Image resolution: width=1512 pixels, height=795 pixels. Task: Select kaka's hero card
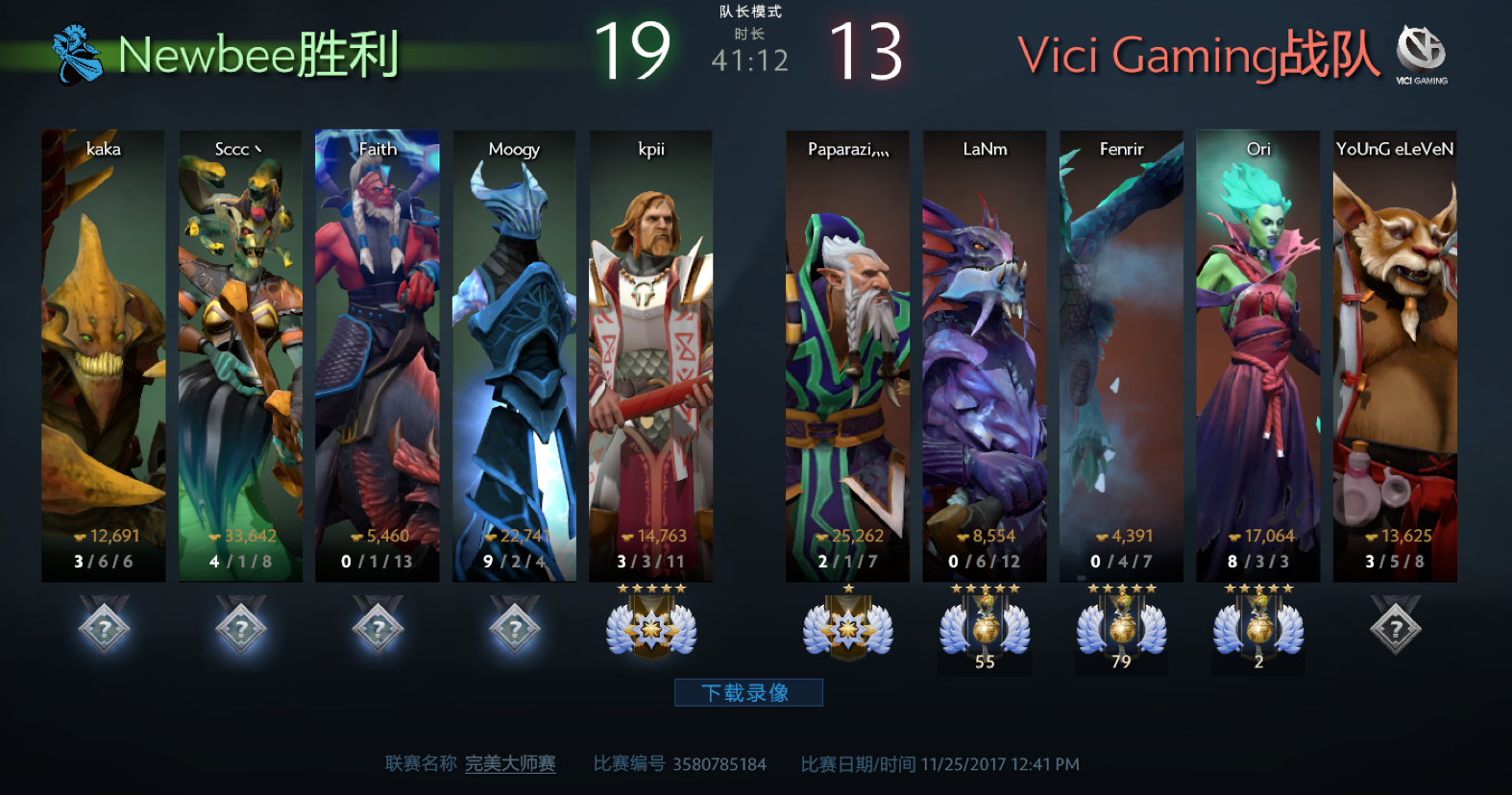104,355
